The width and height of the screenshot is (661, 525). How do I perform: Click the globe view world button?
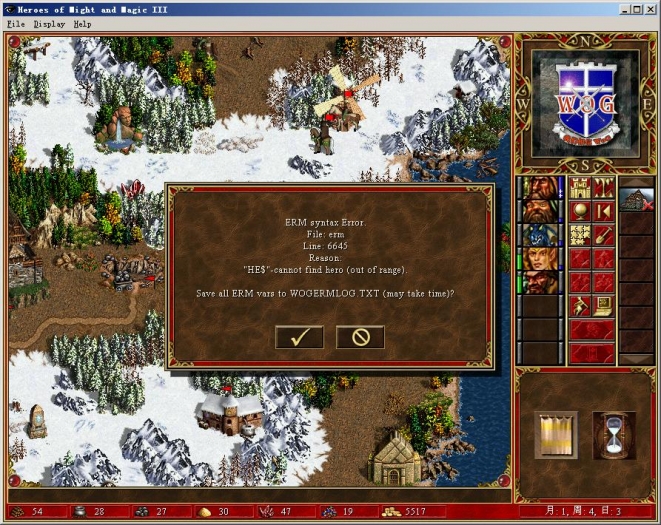(580, 211)
